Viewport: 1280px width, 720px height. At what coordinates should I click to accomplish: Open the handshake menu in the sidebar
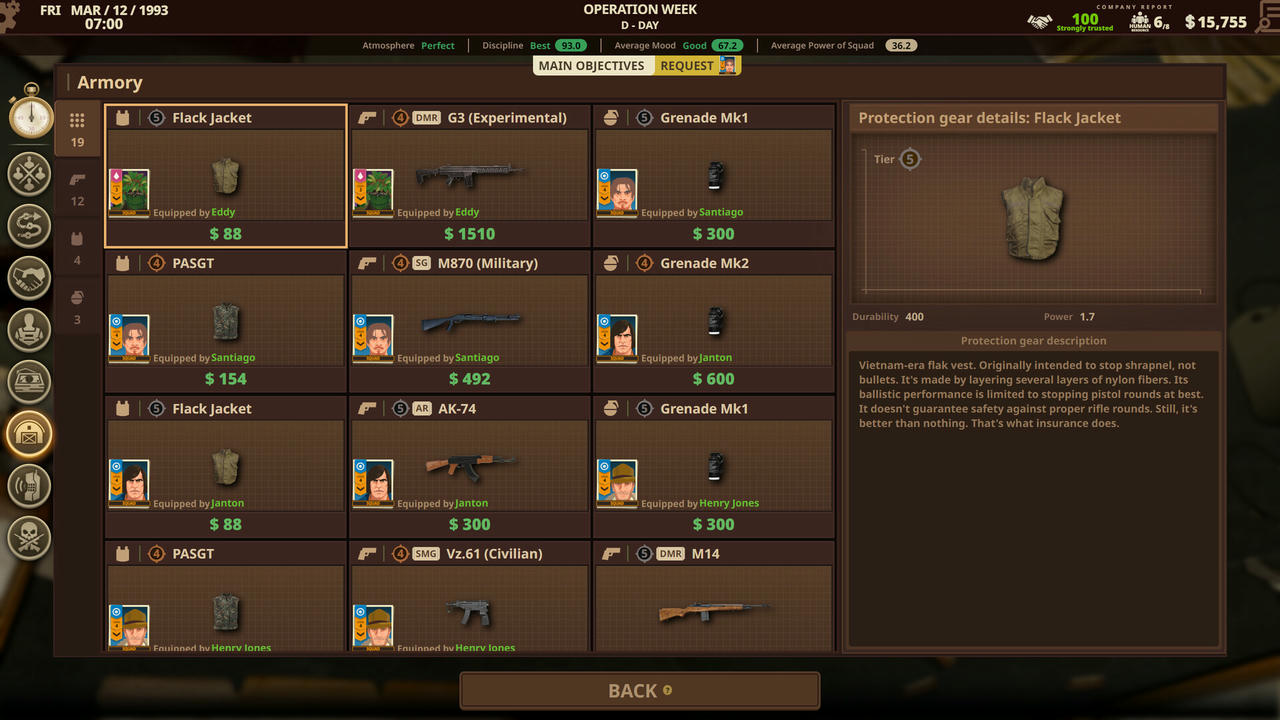coord(30,278)
